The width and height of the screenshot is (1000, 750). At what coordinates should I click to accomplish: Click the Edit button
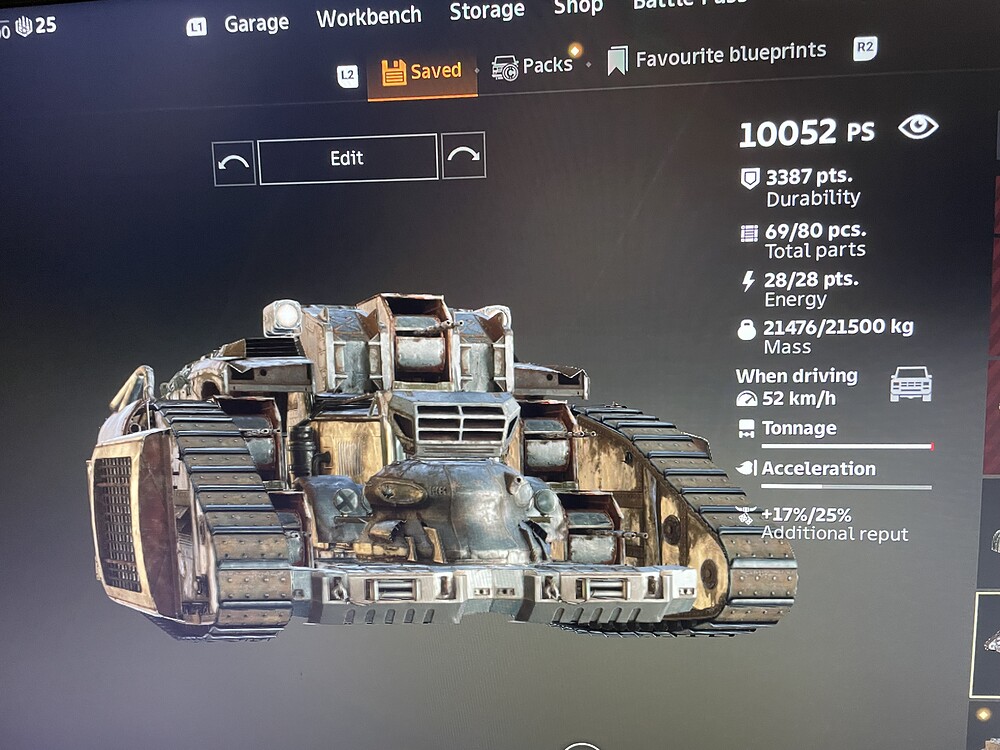347,158
